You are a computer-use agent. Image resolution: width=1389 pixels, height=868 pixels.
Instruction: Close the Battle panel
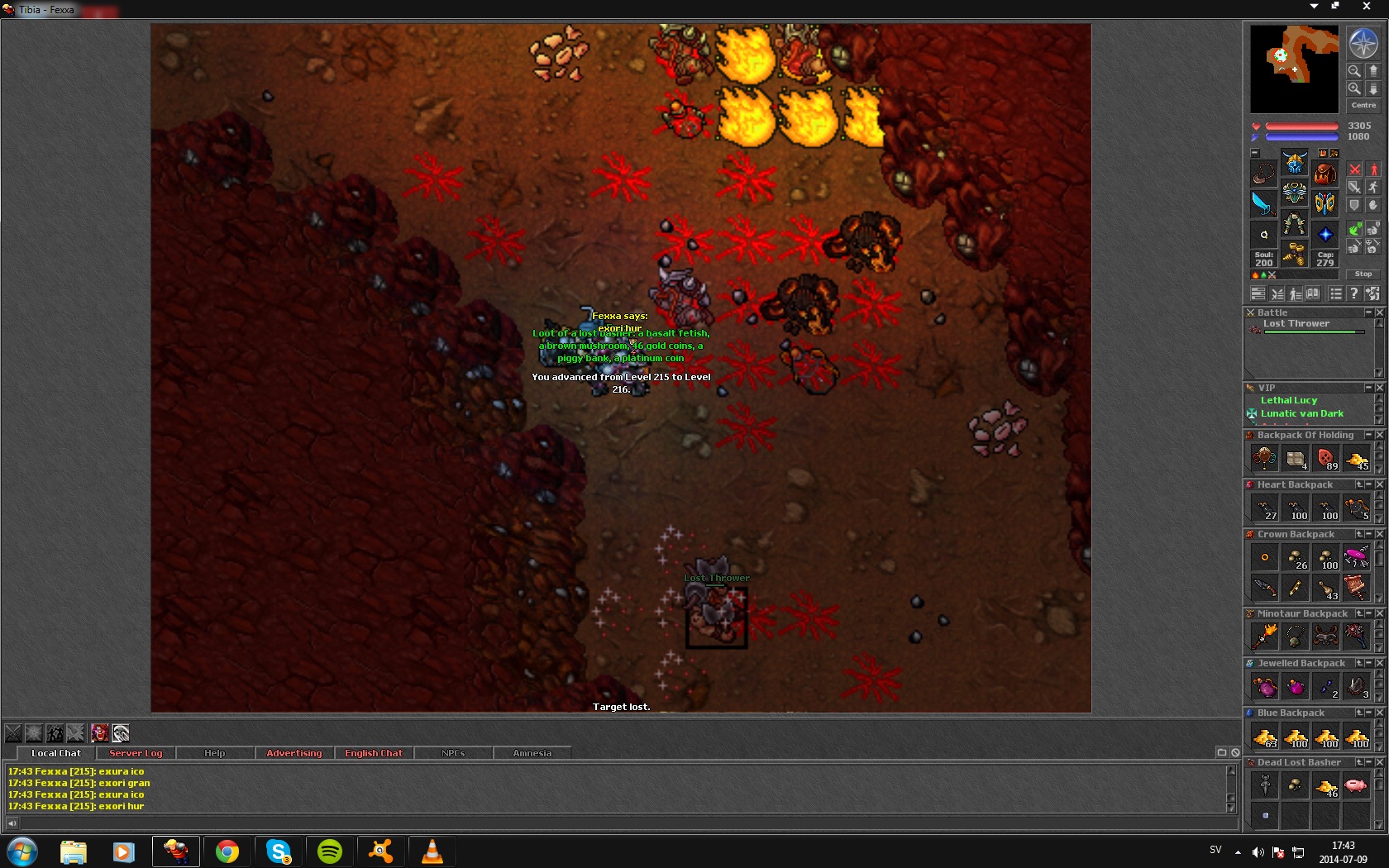click(1379, 312)
